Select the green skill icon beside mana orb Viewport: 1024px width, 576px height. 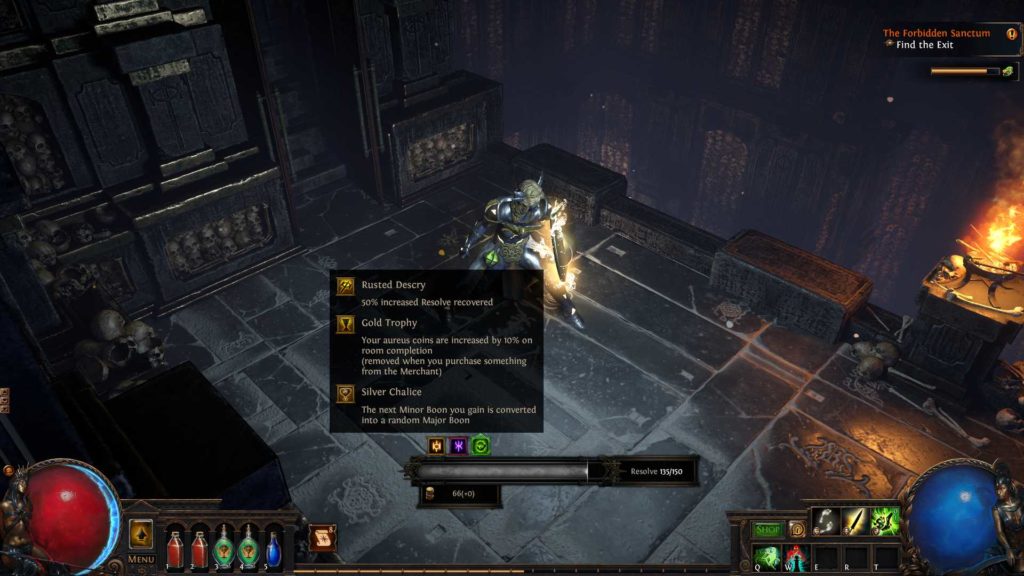pyautogui.click(x=886, y=521)
